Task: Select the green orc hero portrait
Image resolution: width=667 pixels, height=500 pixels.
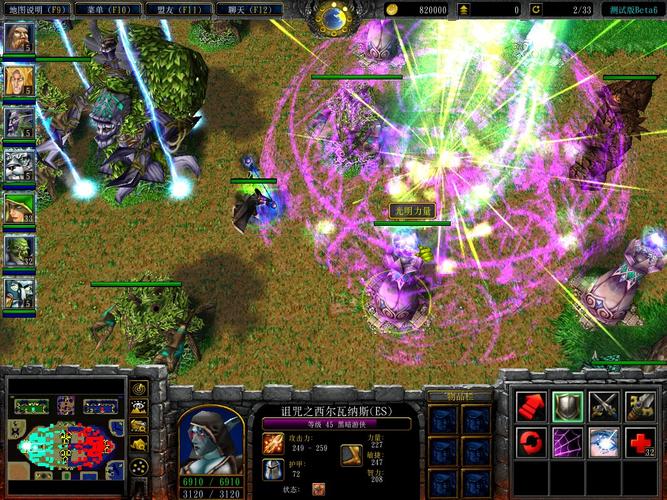Action: click(x=19, y=251)
